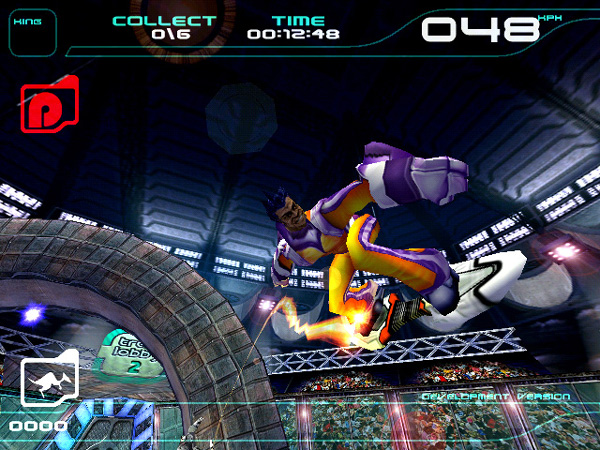Select the white kangaroo trick icon

pos(49,380)
